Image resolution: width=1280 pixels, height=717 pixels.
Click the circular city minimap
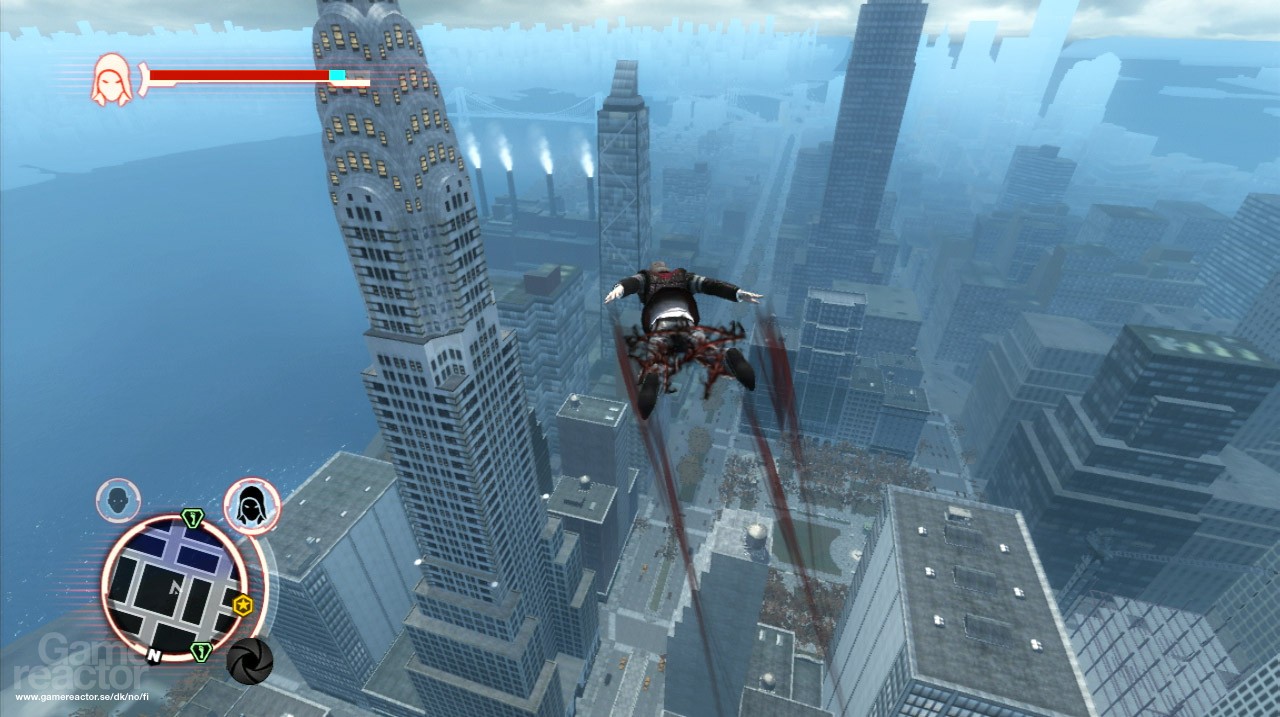click(175, 588)
